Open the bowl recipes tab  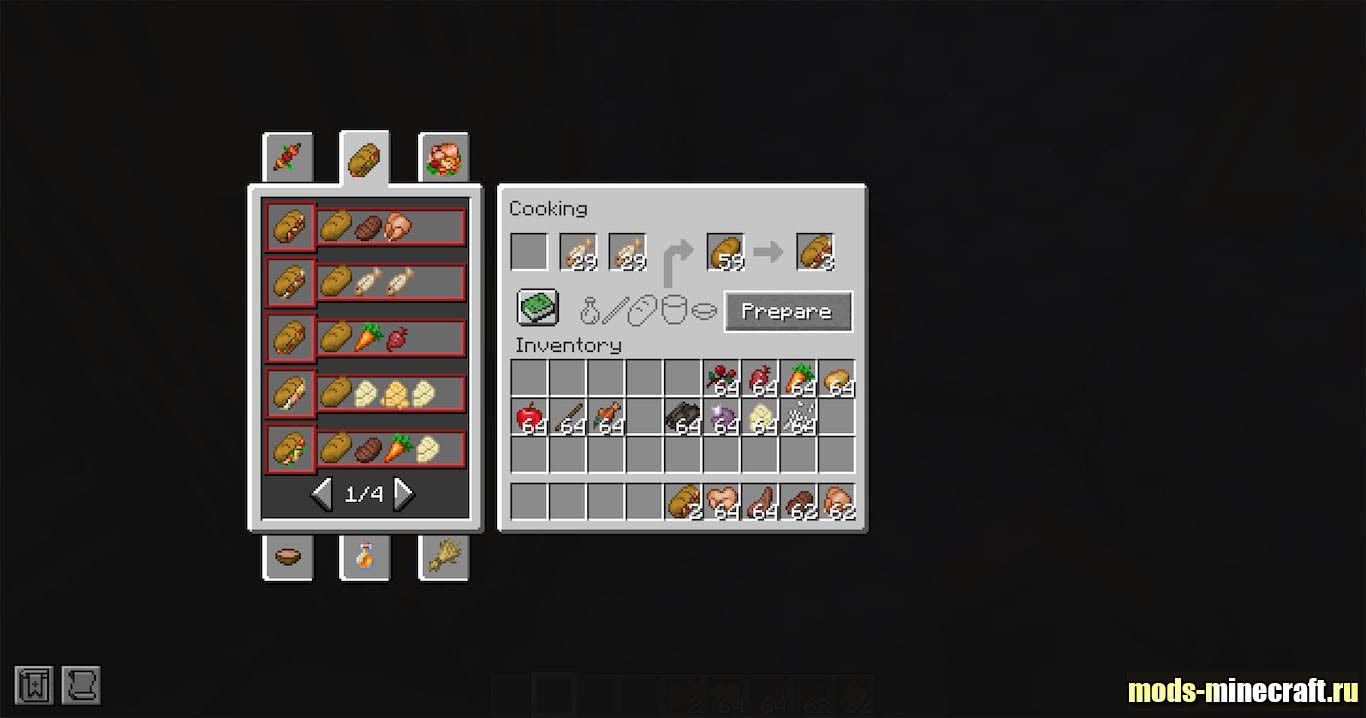pos(288,557)
